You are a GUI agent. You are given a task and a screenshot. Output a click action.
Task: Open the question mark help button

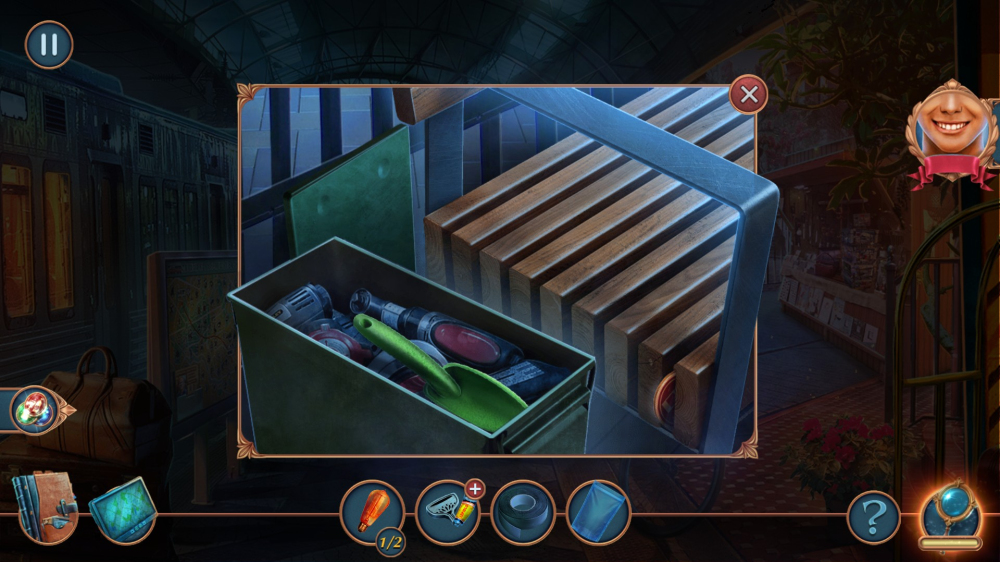[874, 518]
